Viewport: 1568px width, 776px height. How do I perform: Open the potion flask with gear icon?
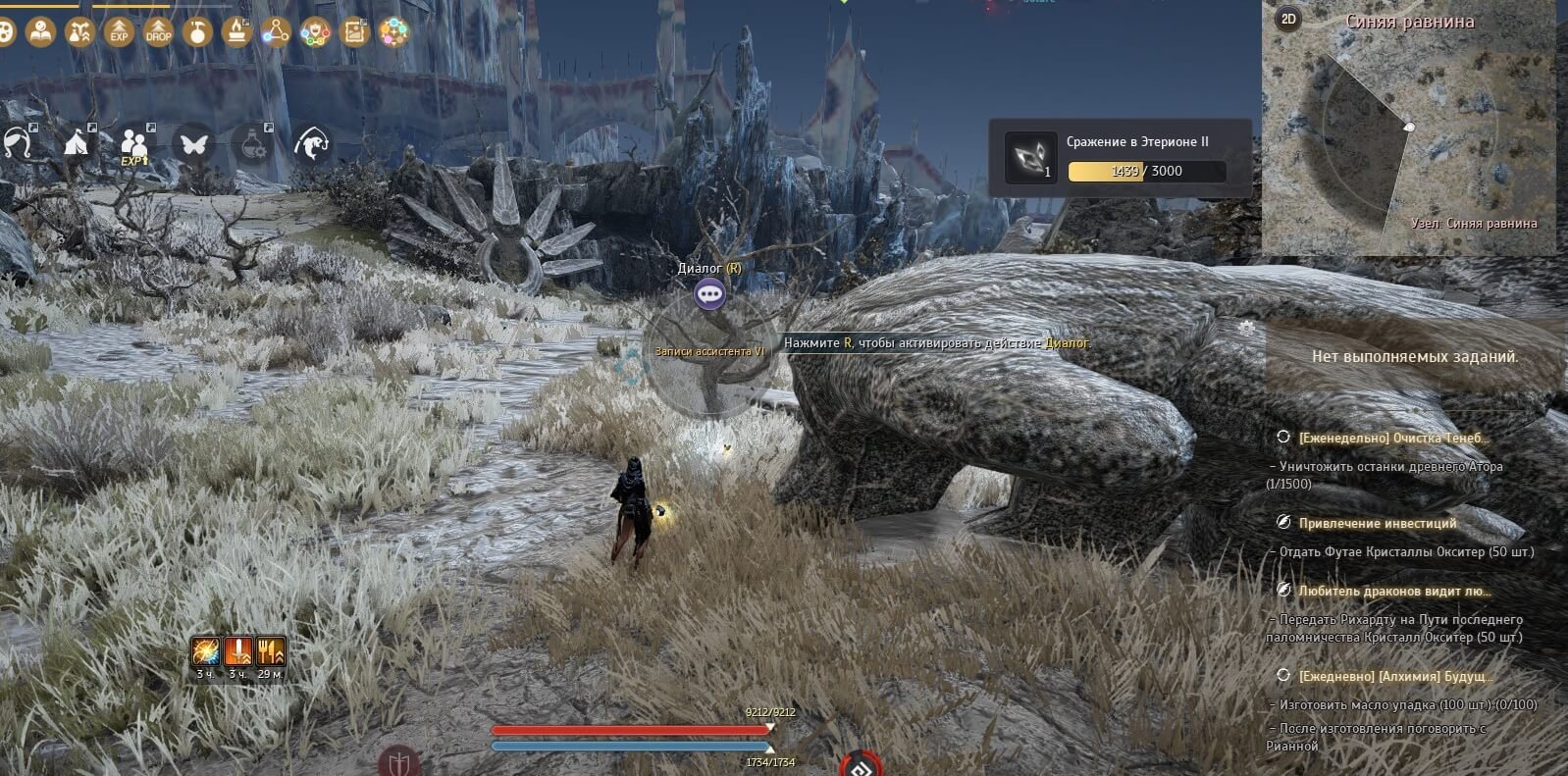coord(252,144)
